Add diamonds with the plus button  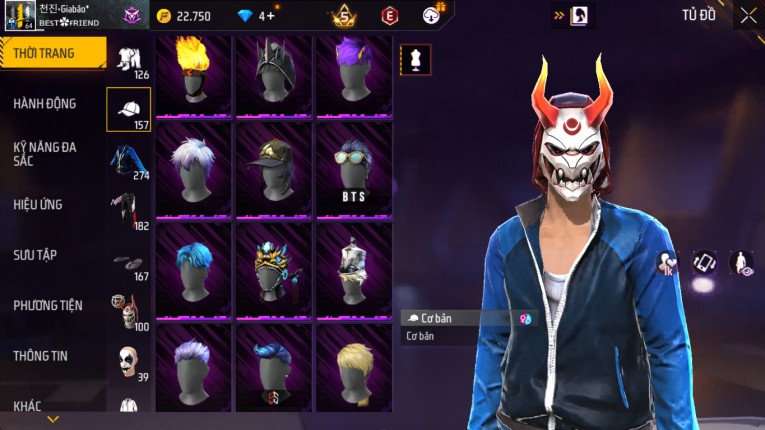[270, 15]
